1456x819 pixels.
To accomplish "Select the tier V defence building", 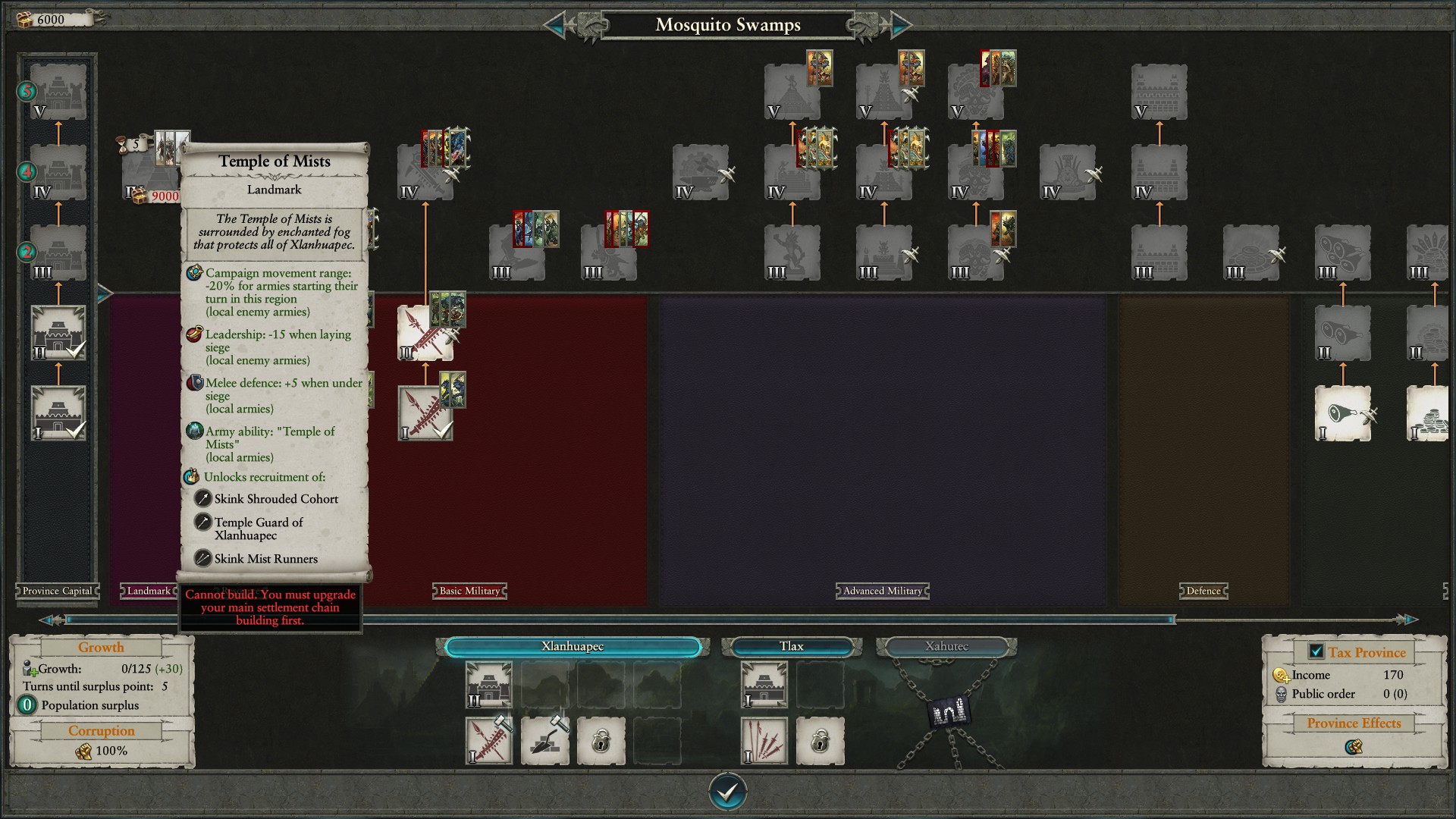I will pyautogui.click(x=1159, y=92).
